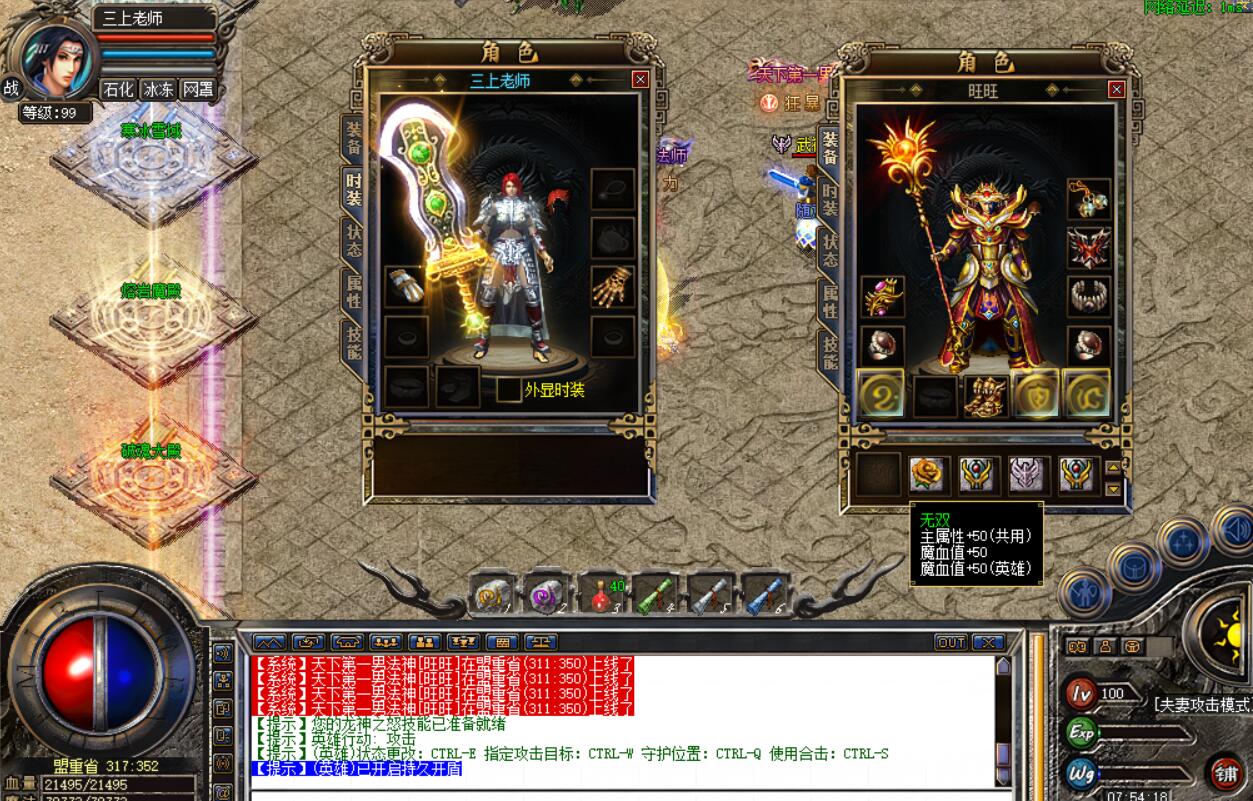Viewport: 1253px width, 801px height.
Task: Use the green scroll hotbar slot
Action: (x=656, y=594)
